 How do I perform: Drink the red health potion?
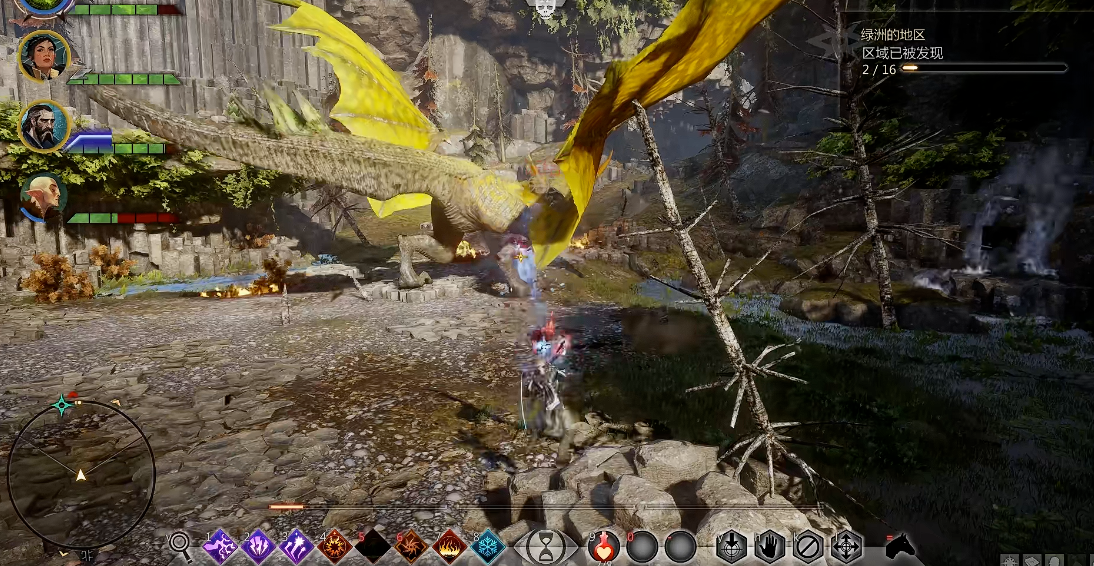(604, 547)
